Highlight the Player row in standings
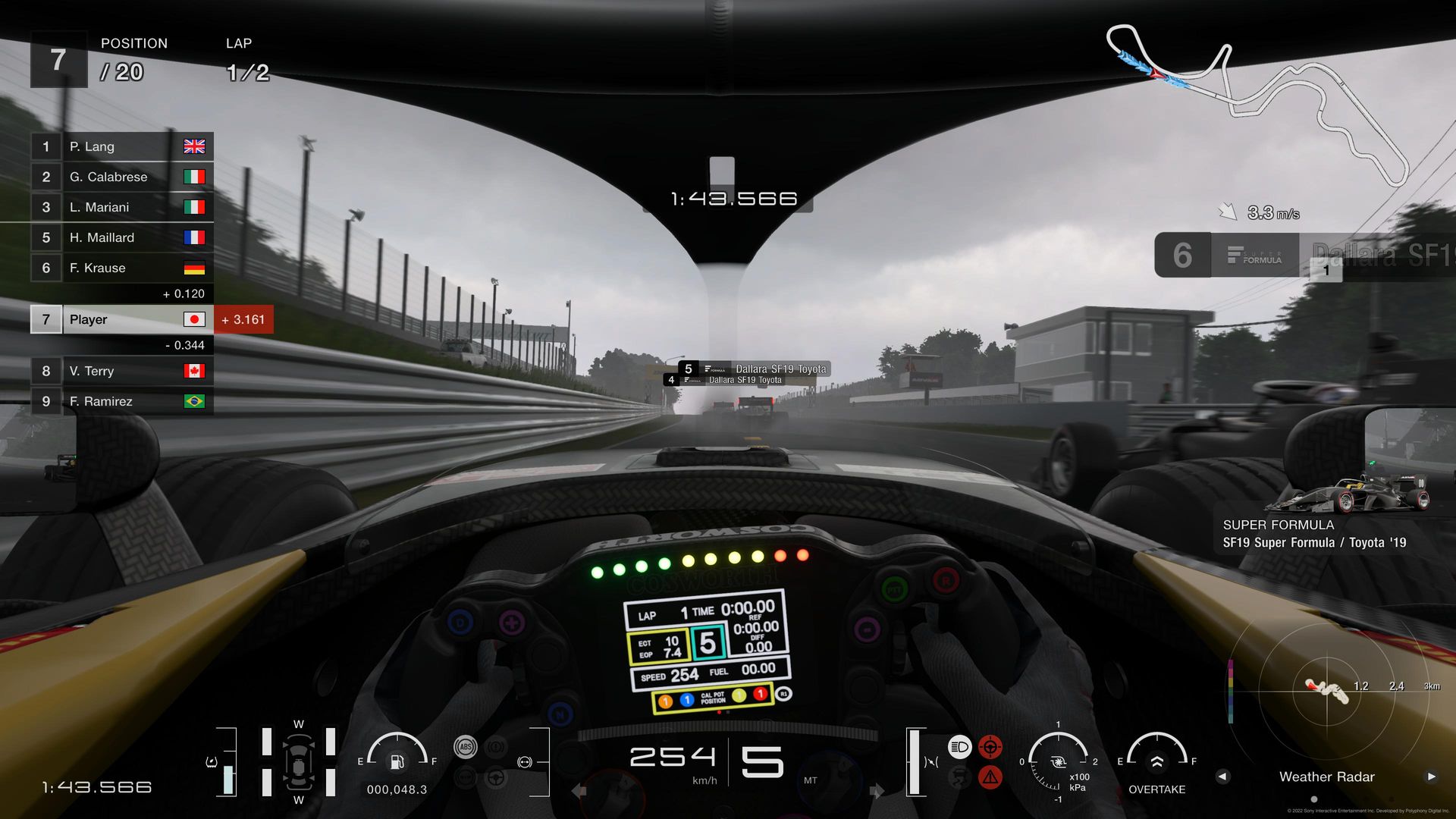1456x819 pixels. pos(121,319)
